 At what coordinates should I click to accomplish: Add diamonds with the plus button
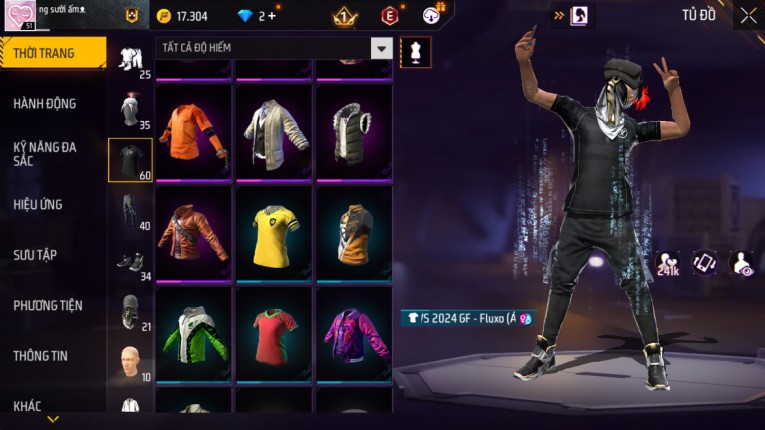(272, 16)
